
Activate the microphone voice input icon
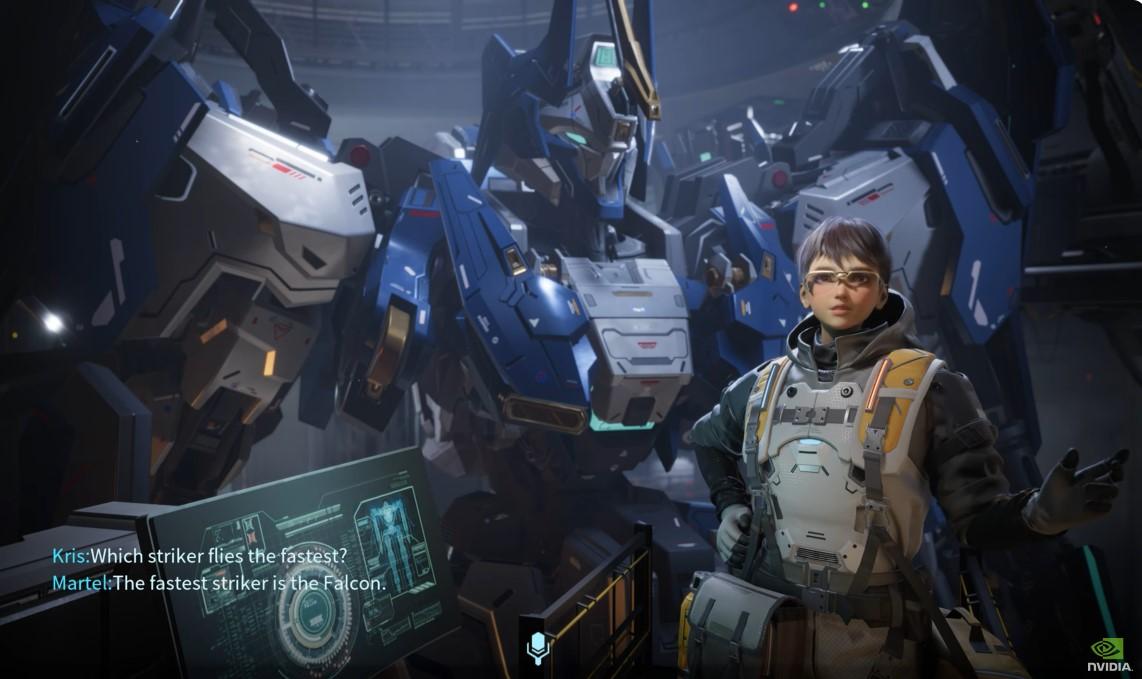point(538,647)
